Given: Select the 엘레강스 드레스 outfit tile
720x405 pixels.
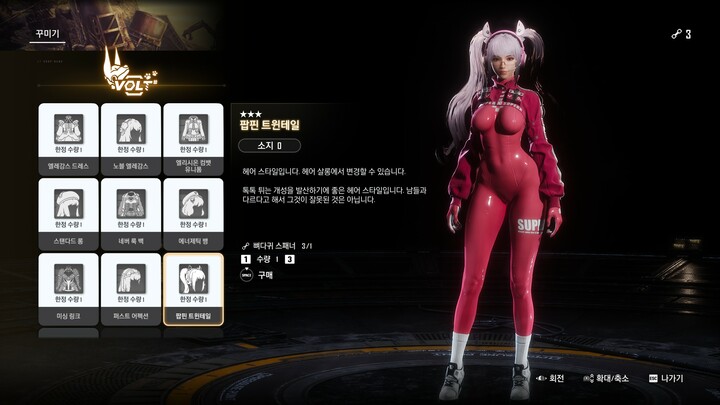Looking at the screenshot, I should point(69,138).
